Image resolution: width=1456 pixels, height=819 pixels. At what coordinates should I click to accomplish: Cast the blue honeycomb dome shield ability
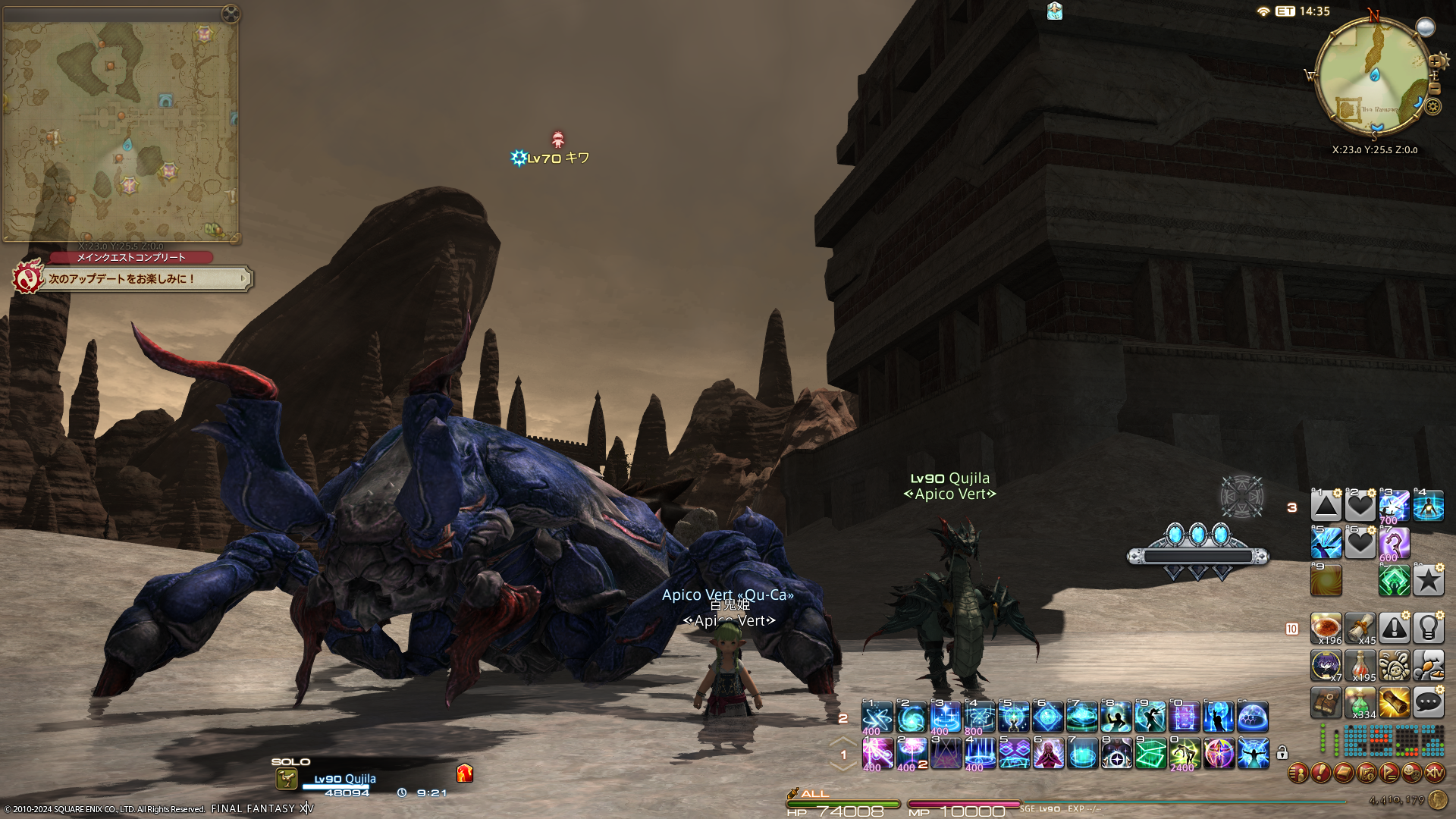coord(1253,717)
